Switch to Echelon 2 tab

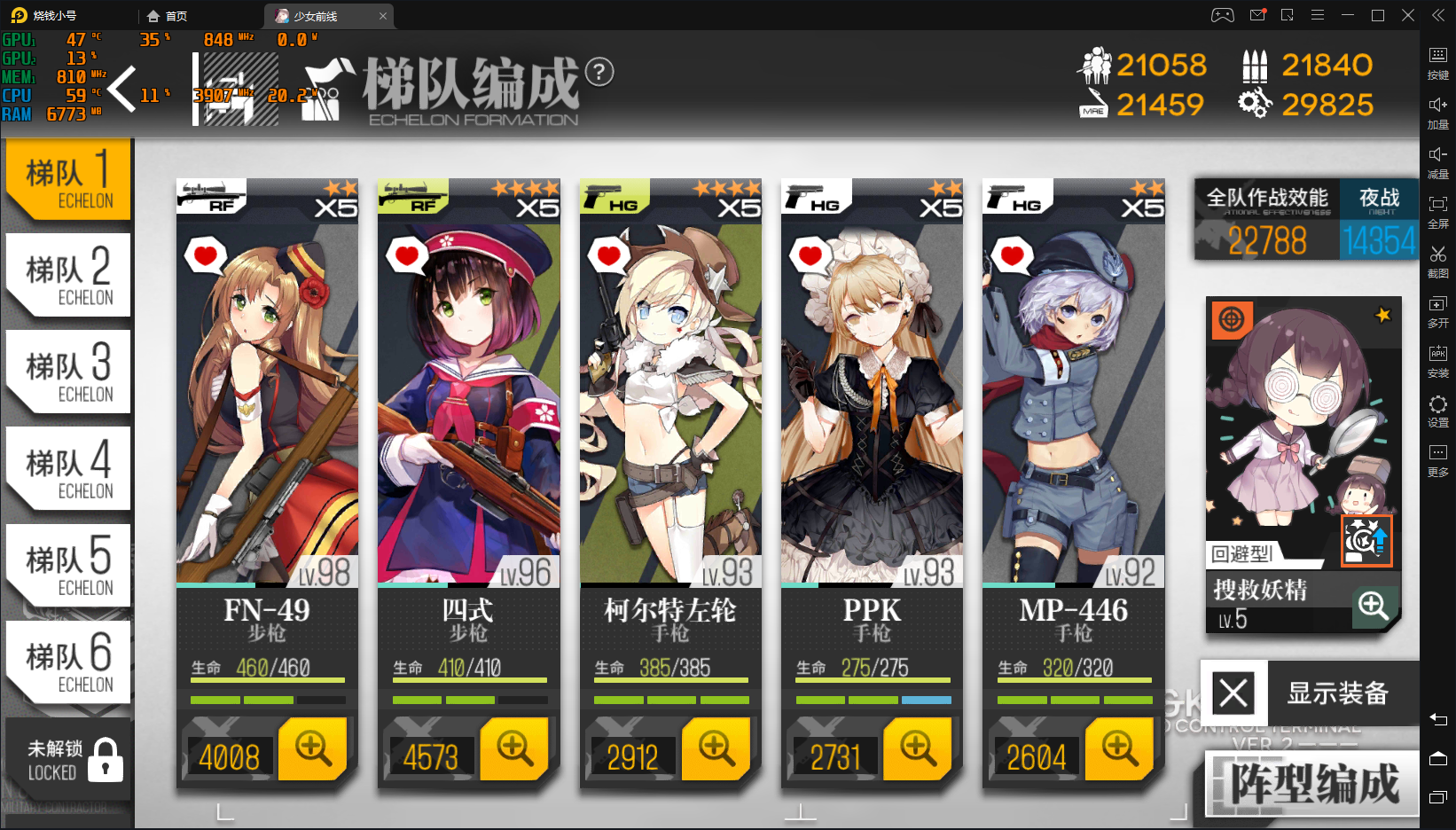[68, 276]
